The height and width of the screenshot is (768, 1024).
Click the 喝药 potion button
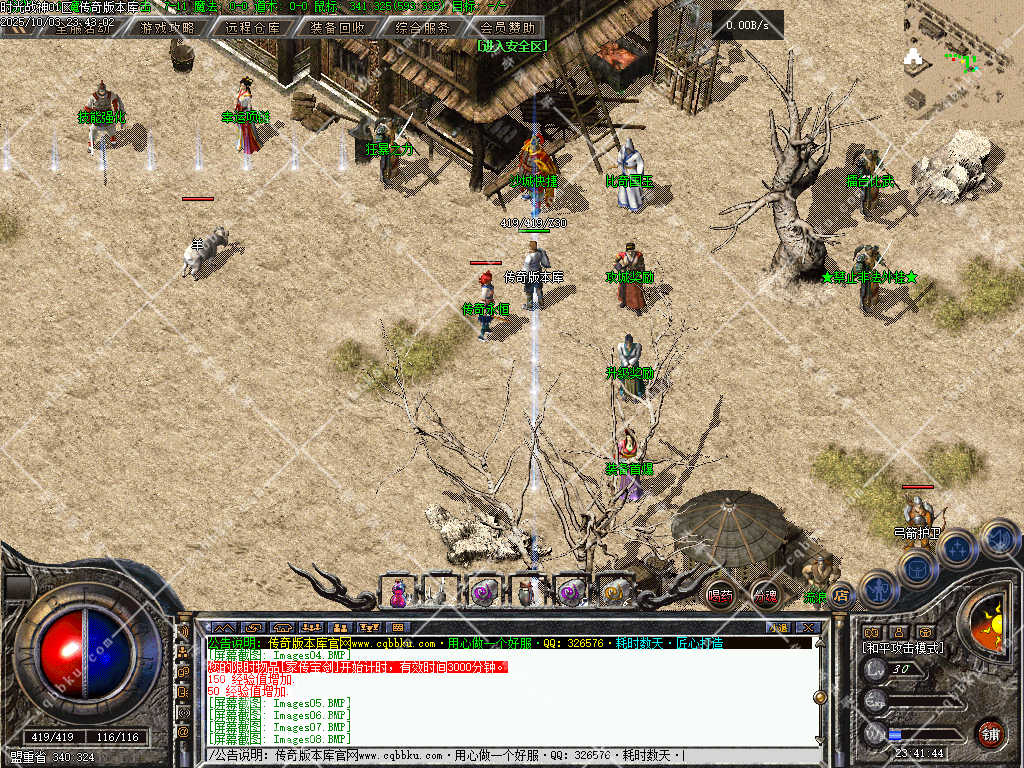click(x=720, y=595)
